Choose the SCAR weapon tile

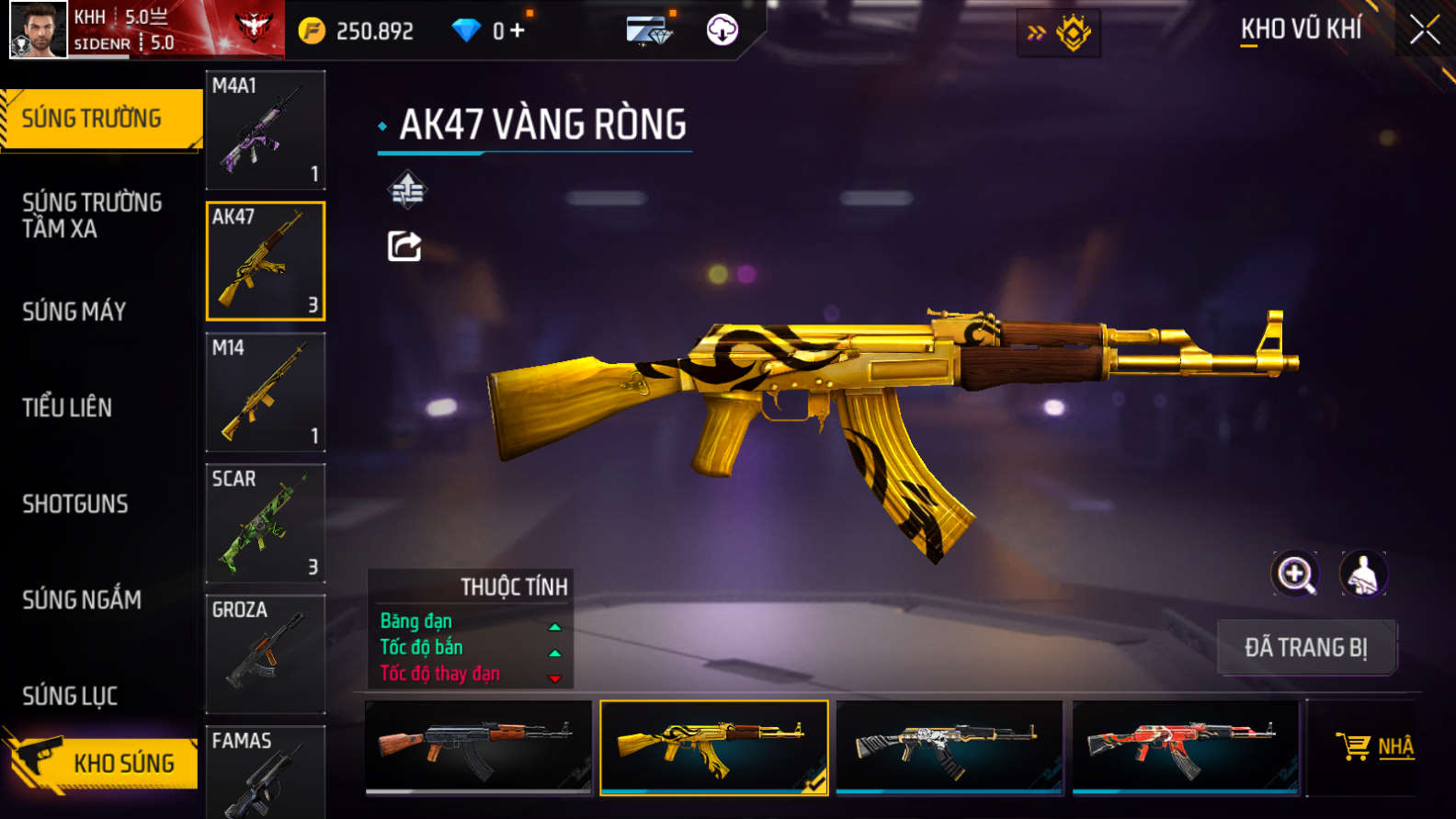[x=266, y=523]
